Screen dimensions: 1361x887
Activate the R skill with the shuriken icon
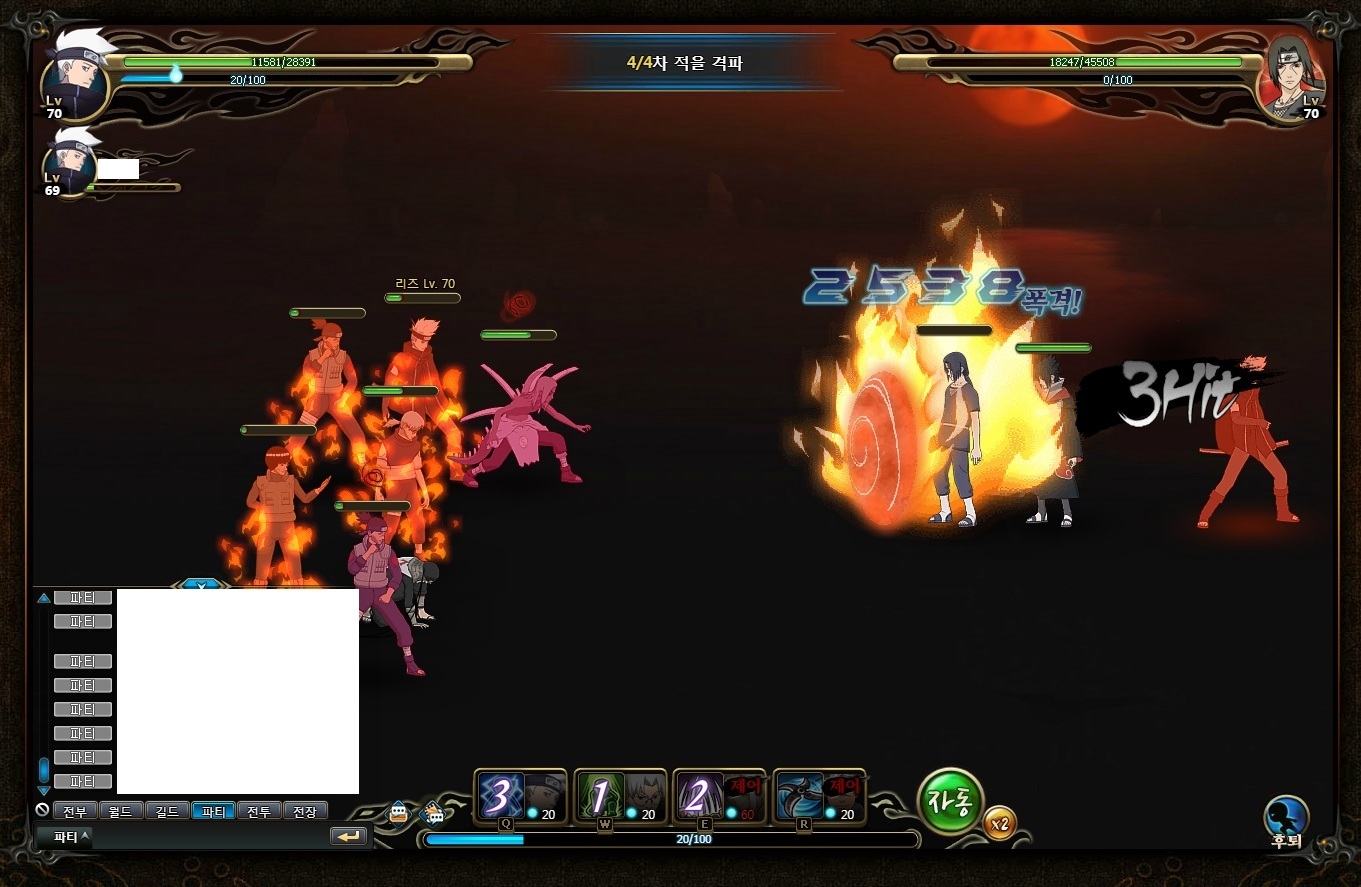click(x=799, y=796)
